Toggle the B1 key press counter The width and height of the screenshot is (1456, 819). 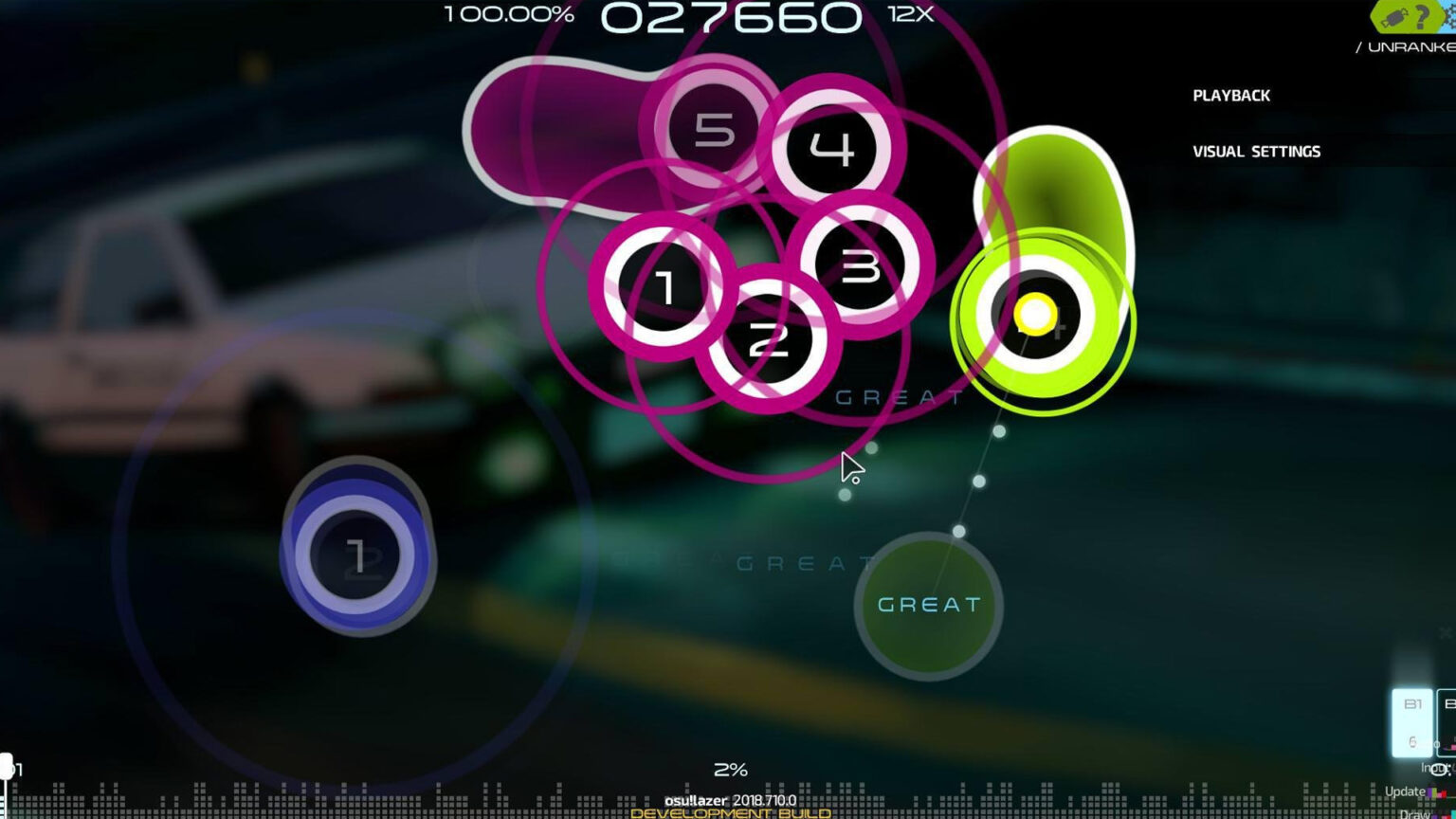point(1412,723)
